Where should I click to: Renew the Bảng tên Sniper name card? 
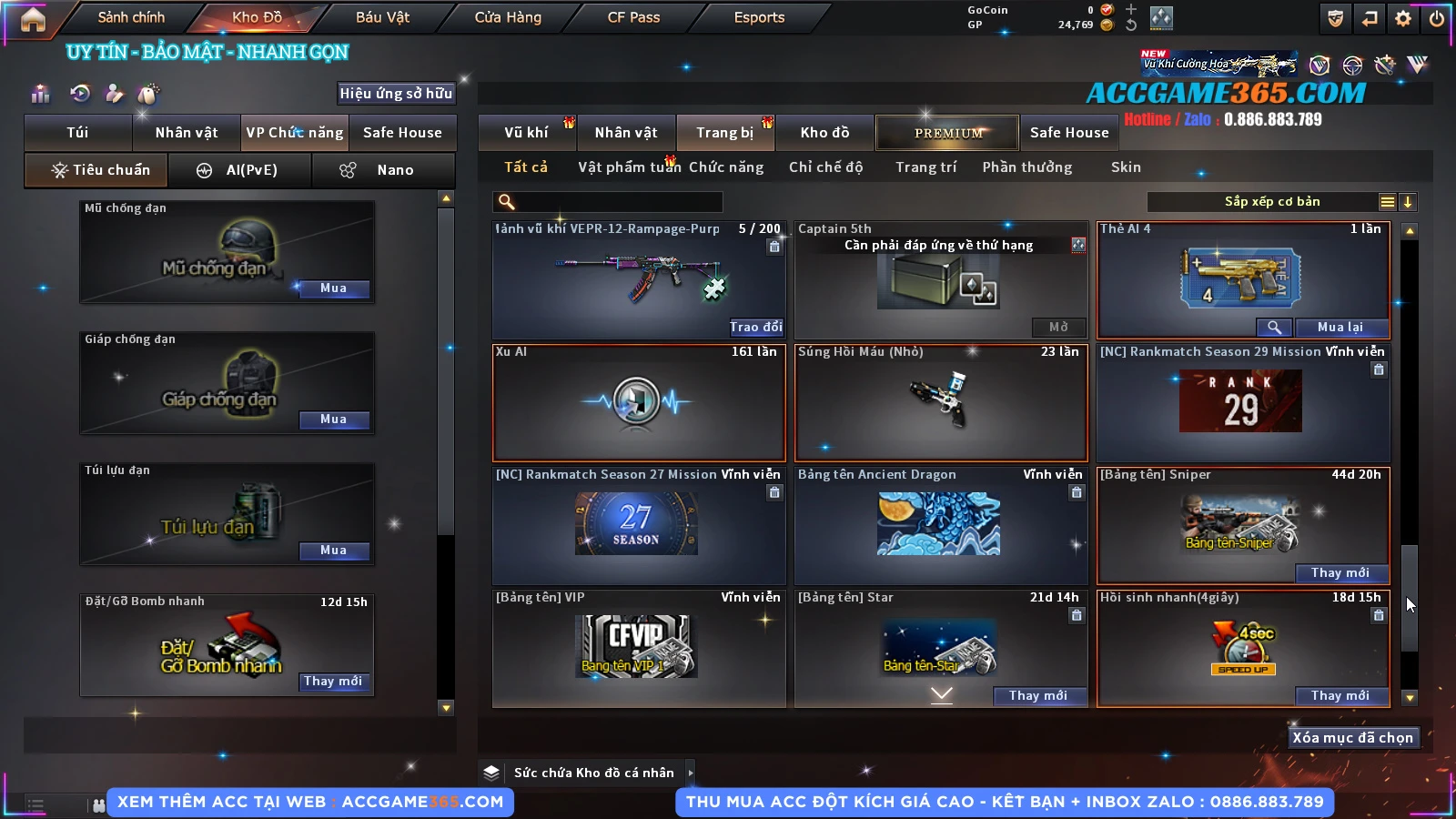1340,573
